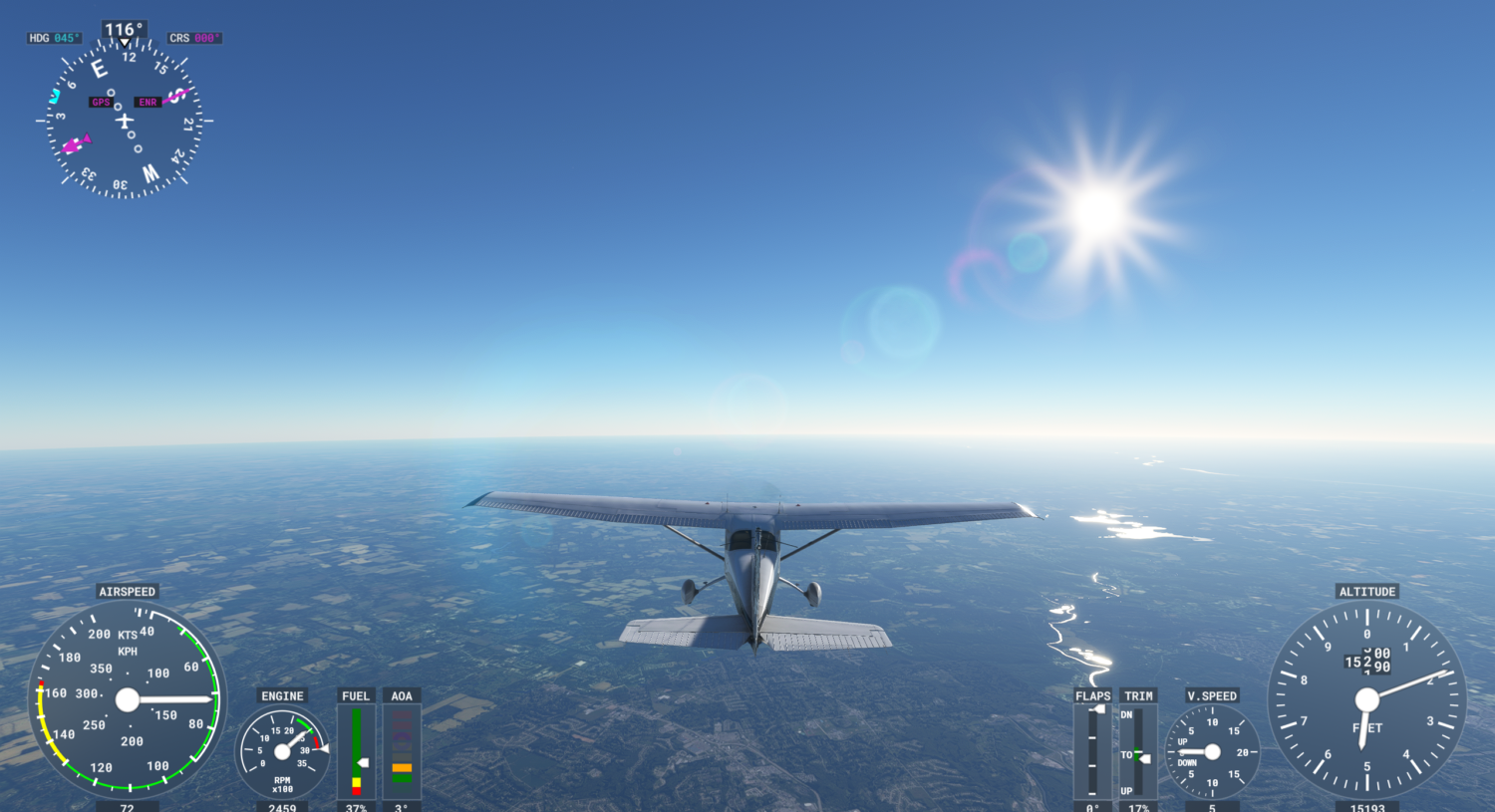Click the FLAPS position indicator
Screen dimensions: 1495x812
click(x=1092, y=752)
